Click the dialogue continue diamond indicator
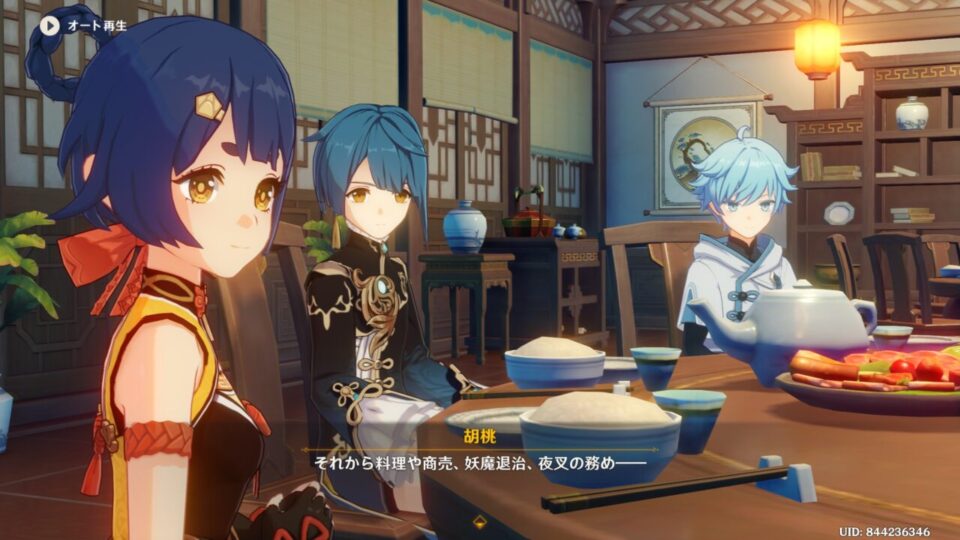Viewport: 960px width, 540px height. click(x=480, y=521)
